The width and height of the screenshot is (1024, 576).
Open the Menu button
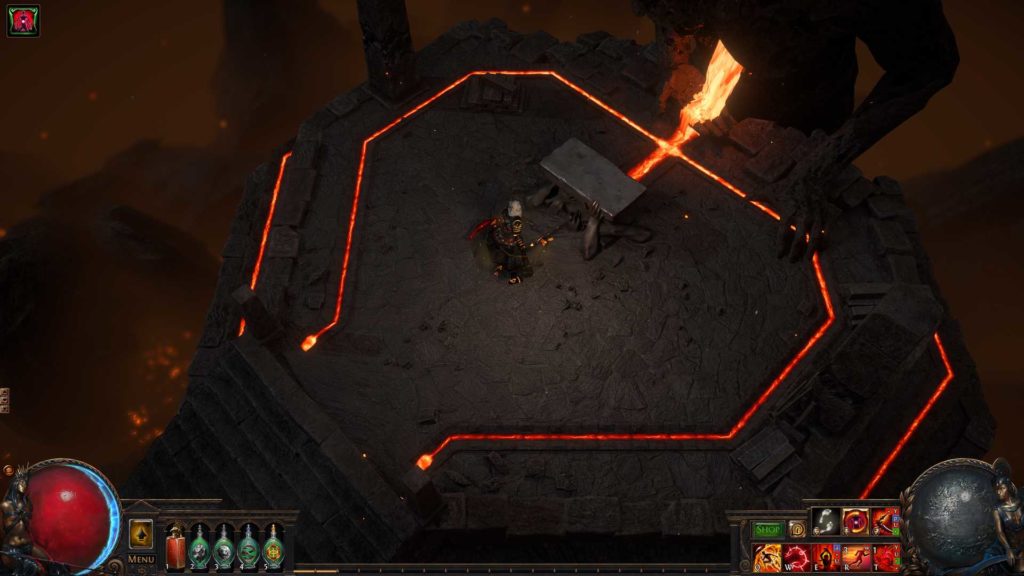point(141,559)
